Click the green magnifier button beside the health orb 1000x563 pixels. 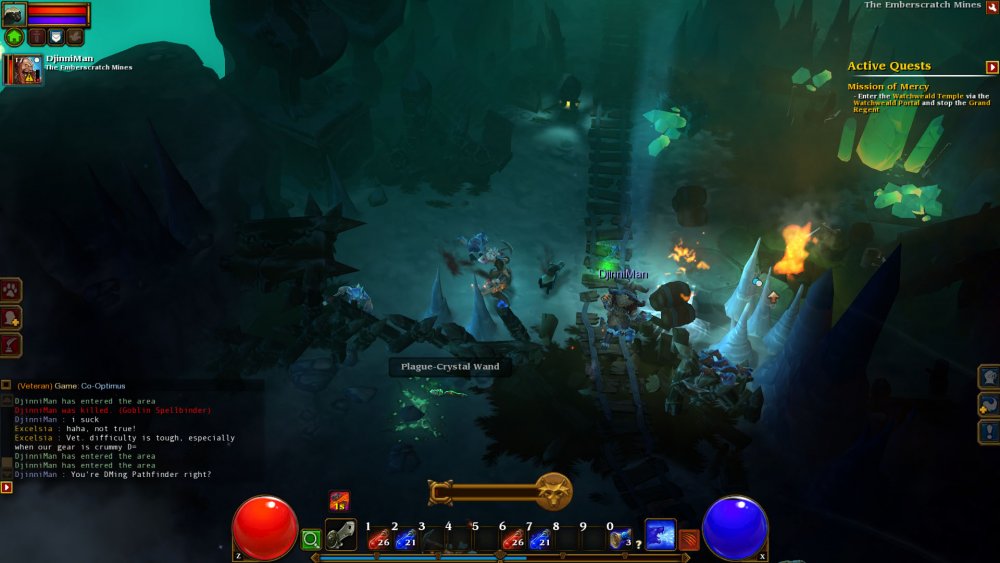click(x=311, y=539)
